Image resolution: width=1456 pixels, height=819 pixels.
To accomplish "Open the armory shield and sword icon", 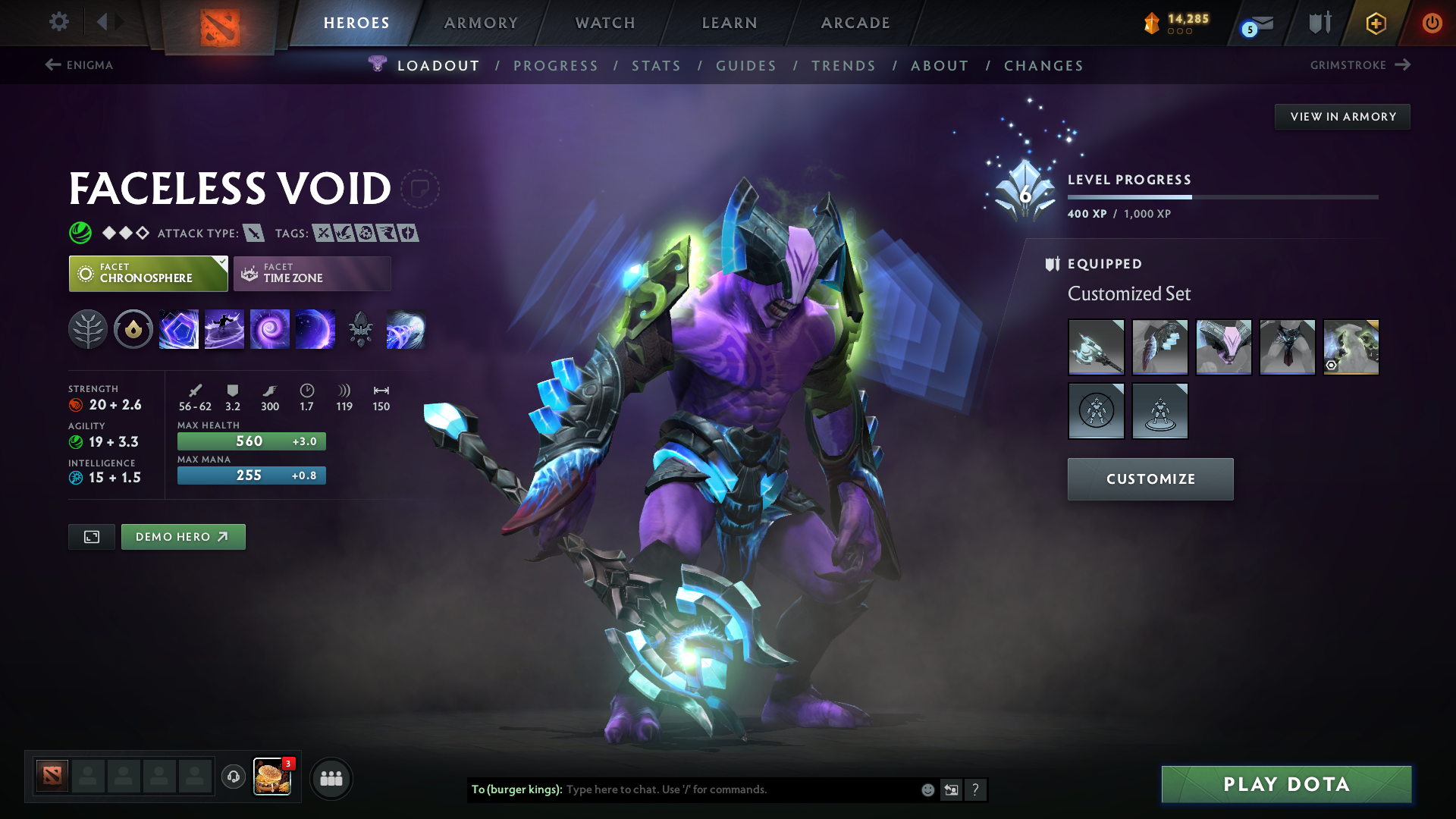I will coord(1319,23).
